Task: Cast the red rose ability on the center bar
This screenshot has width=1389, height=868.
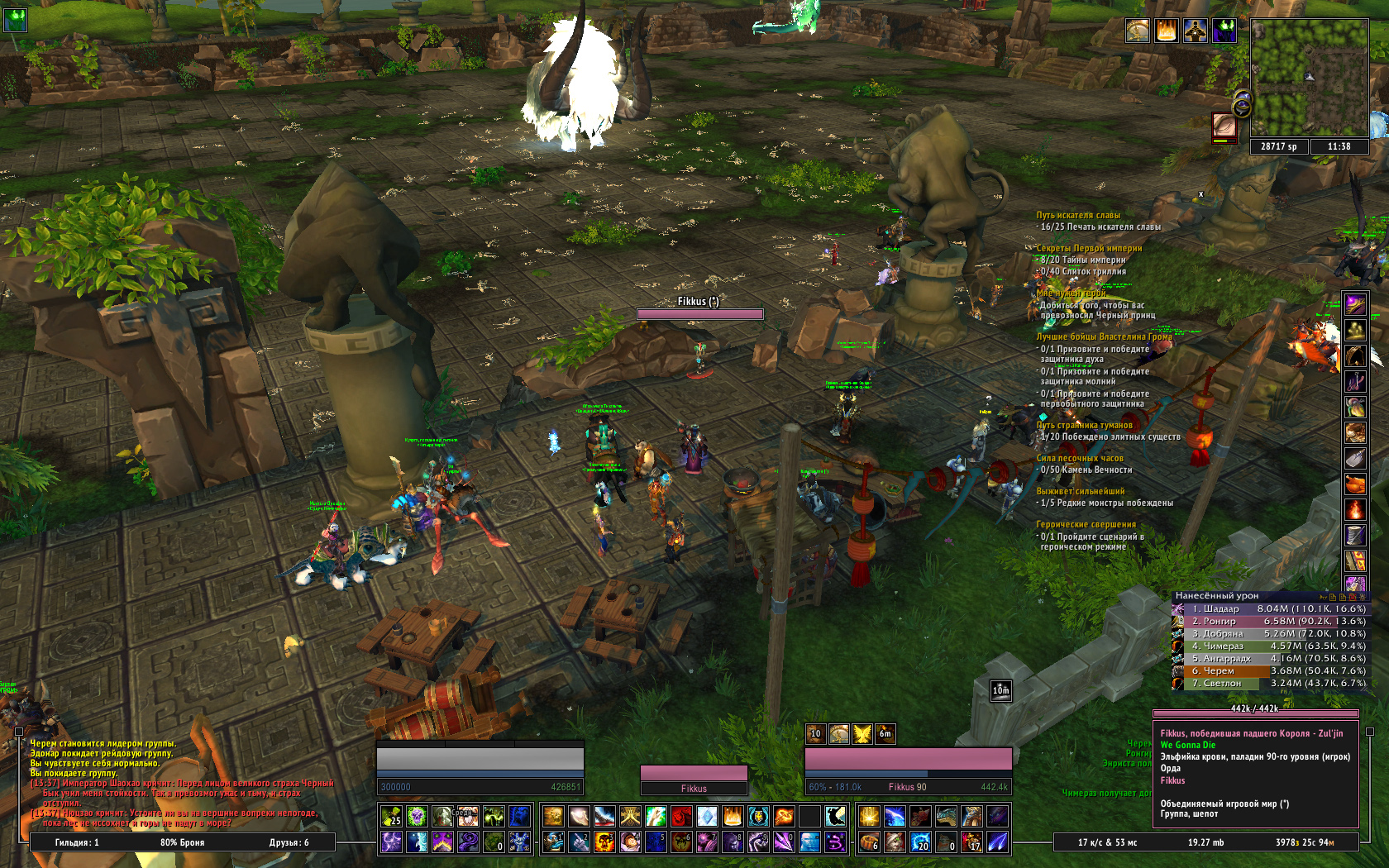Action: tap(680, 817)
